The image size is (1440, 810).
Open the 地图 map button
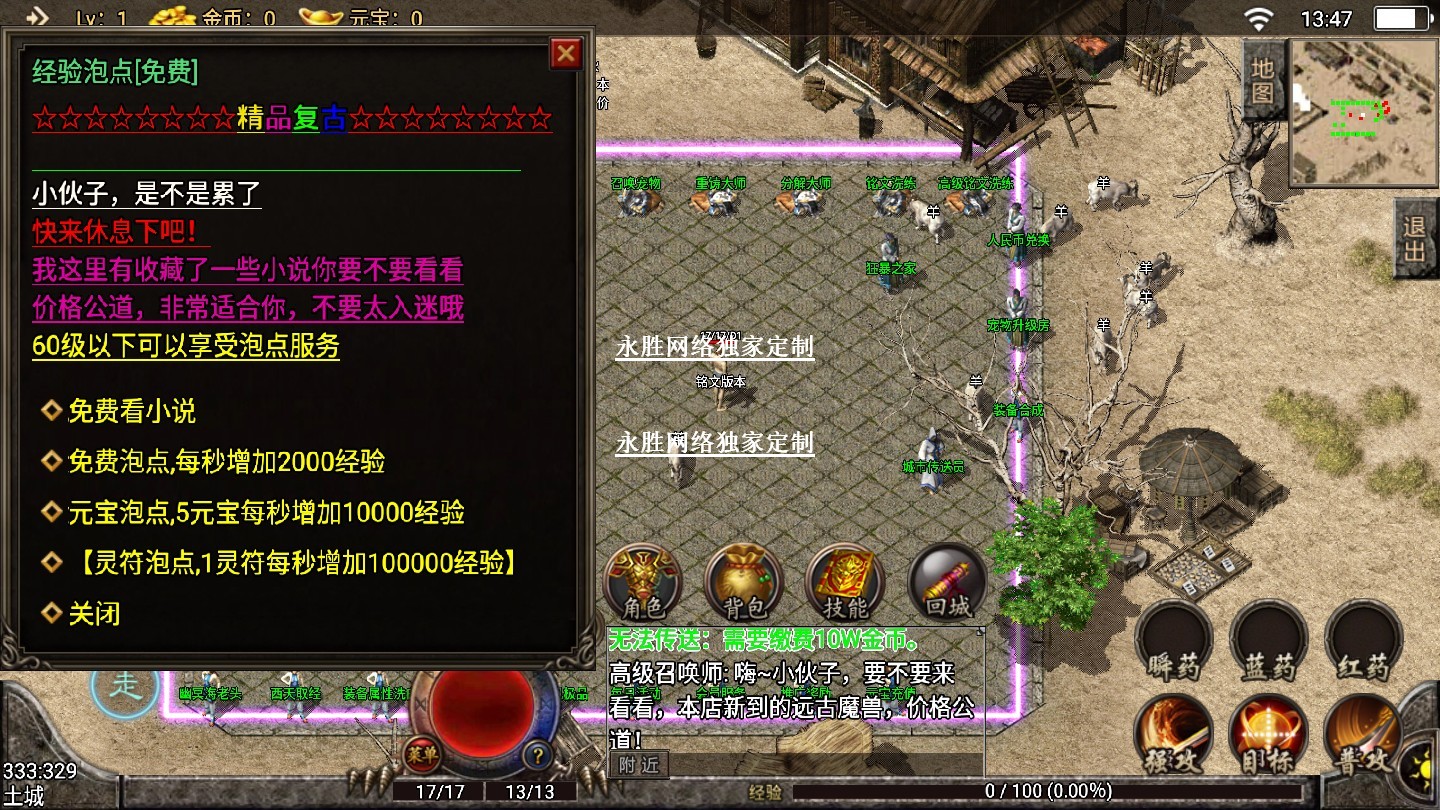tap(1263, 80)
